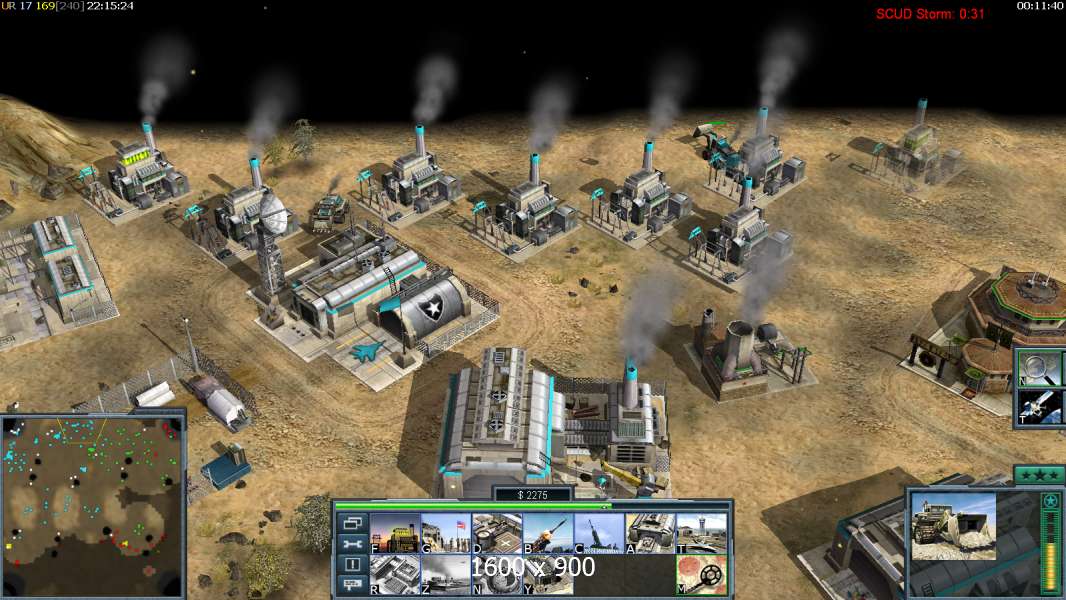Click the bottom button below the exclamation mark
1066x600 pixels.
(x=352, y=585)
